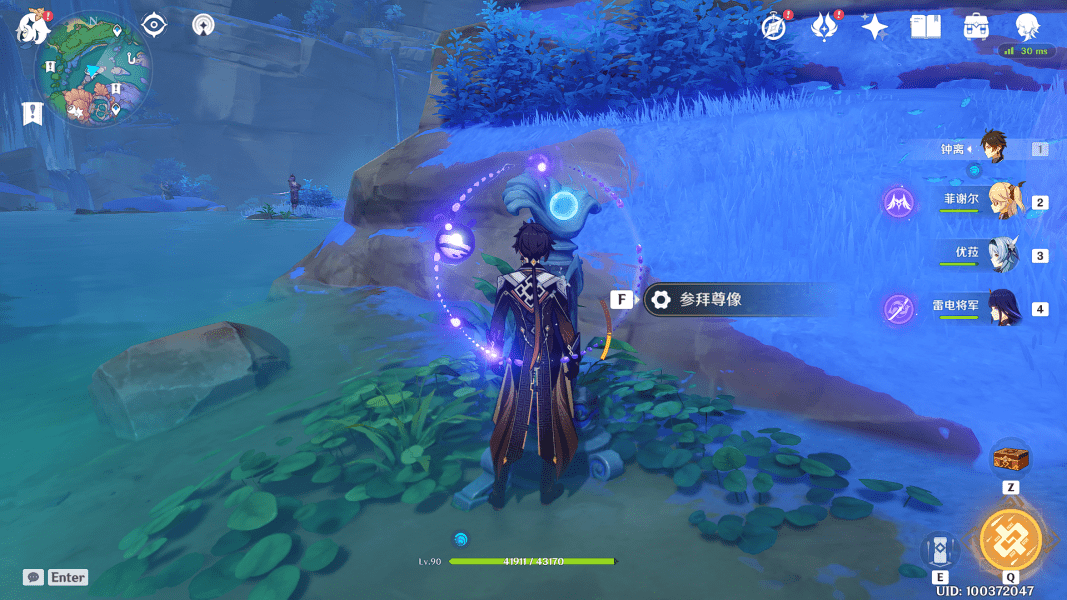Unleash the glowing orange elemental burst
This screenshot has height=600, width=1067.
(x=1010, y=540)
